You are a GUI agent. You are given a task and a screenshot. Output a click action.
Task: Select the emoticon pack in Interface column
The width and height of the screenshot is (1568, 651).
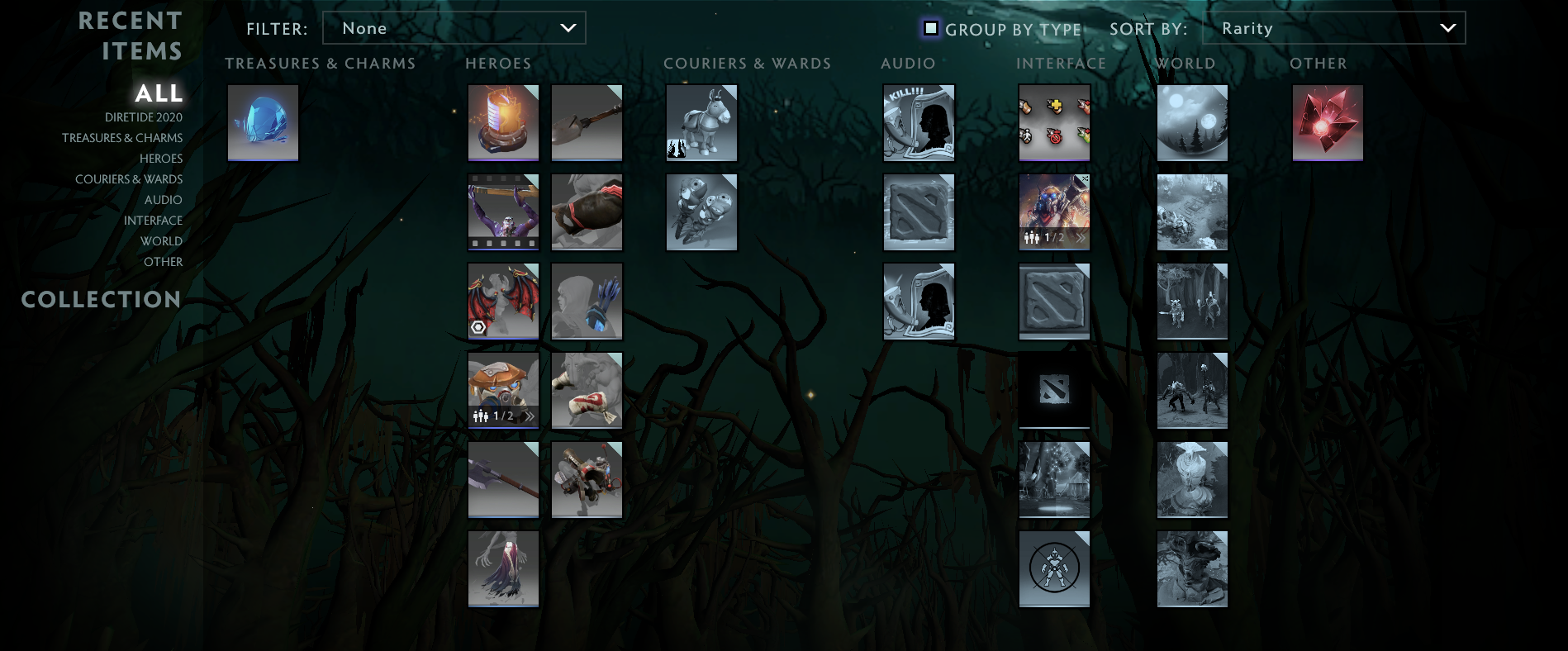tap(1054, 122)
